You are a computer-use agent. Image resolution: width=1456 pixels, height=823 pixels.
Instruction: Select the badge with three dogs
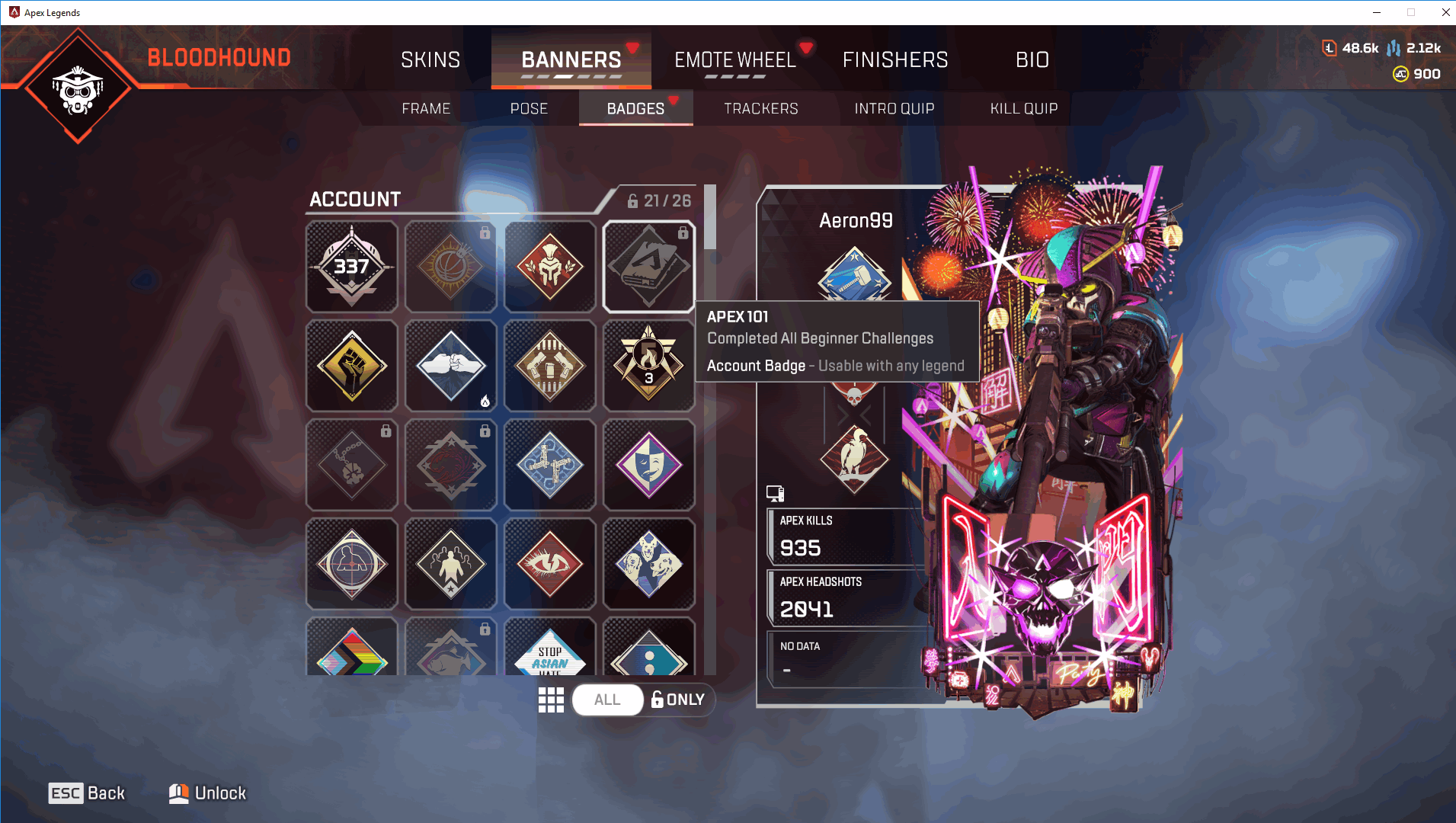pos(648,564)
